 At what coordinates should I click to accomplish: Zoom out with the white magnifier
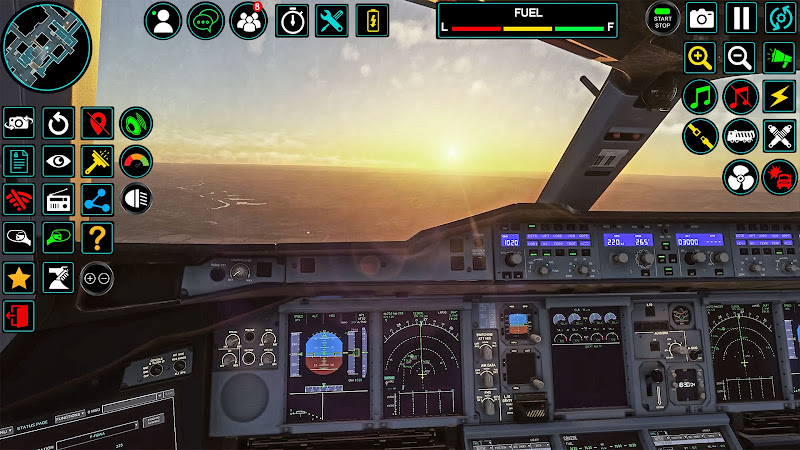[x=740, y=58]
